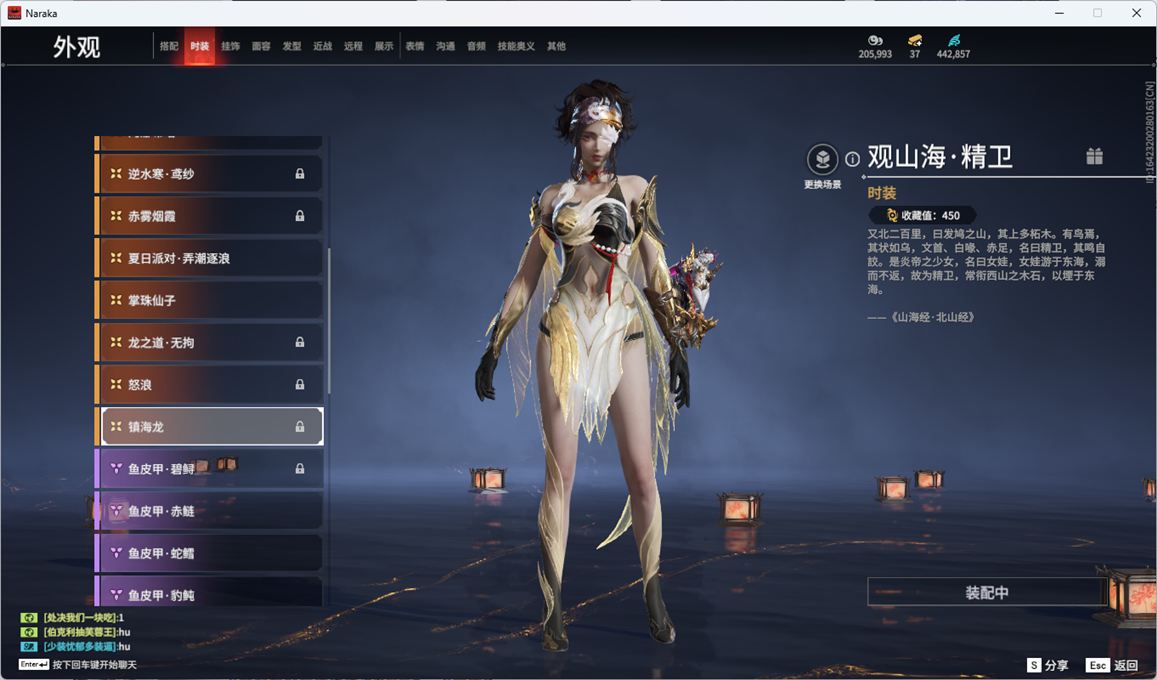Open the 近战 melee tab
The width and height of the screenshot is (1157, 680).
[322, 46]
